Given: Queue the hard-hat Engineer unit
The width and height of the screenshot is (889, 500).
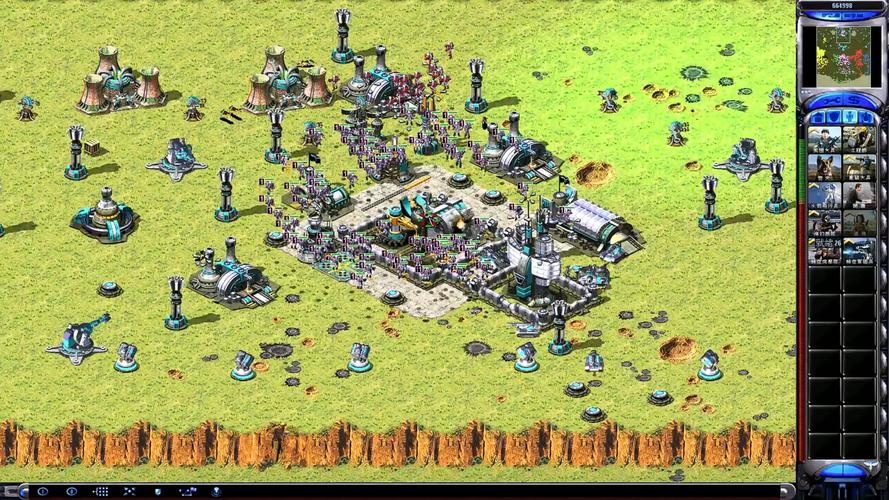Looking at the screenshot, I should pyautogui.click(x=859, y=140).
